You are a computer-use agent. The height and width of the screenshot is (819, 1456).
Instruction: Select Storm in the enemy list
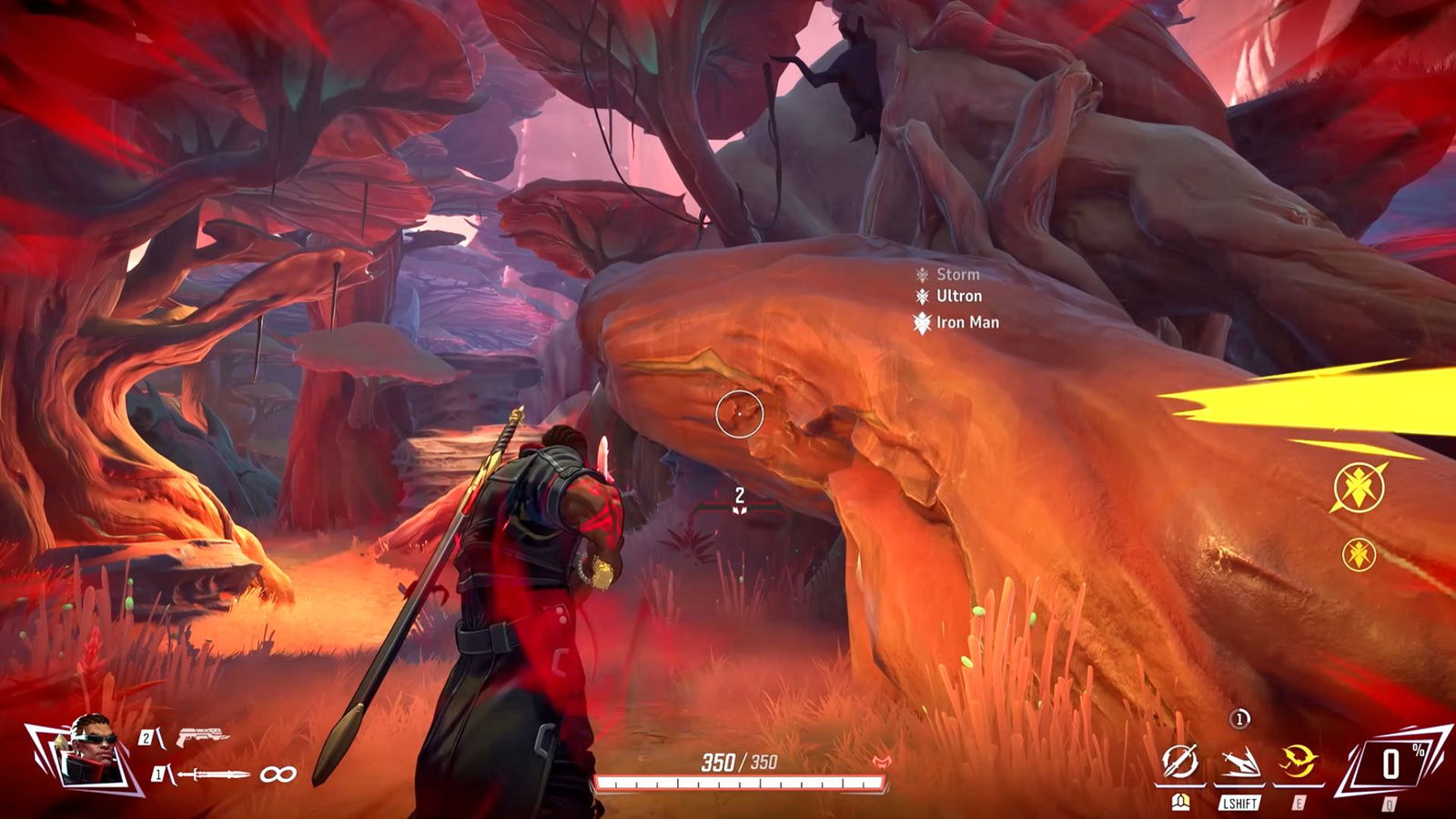click(957, 274)
